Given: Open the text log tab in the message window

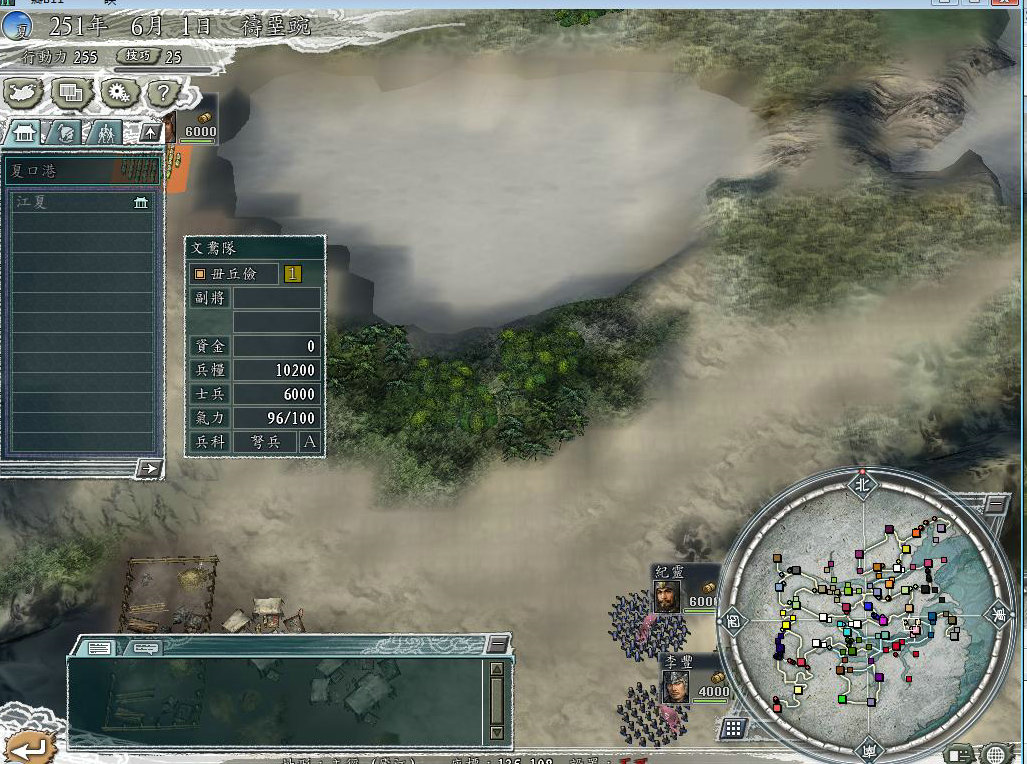Looking at the screenshot, I should 99,648.
